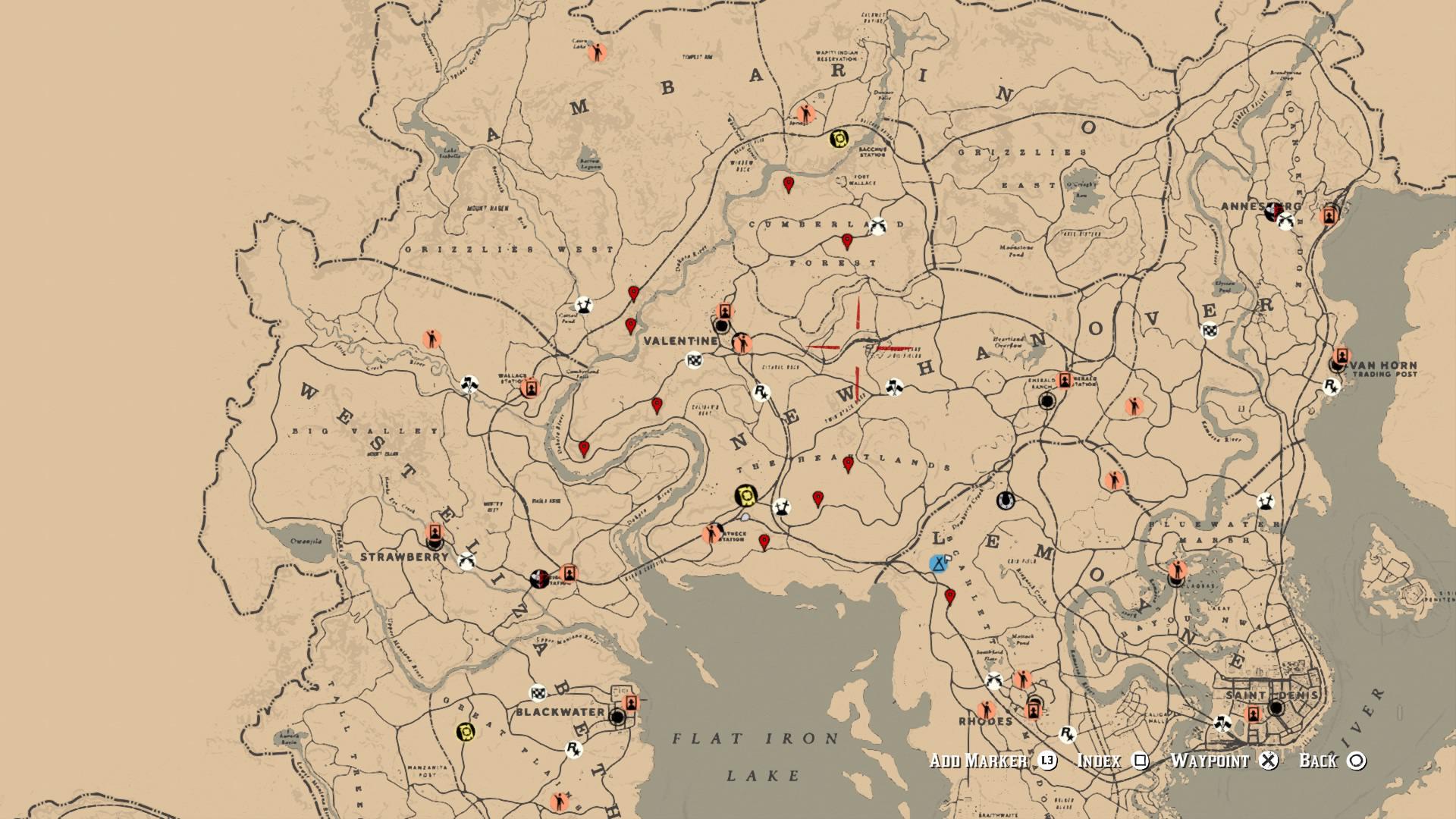
Task: Select the Rockstar logo icon southeast of Rhodes
Action: coord(1068,736)
